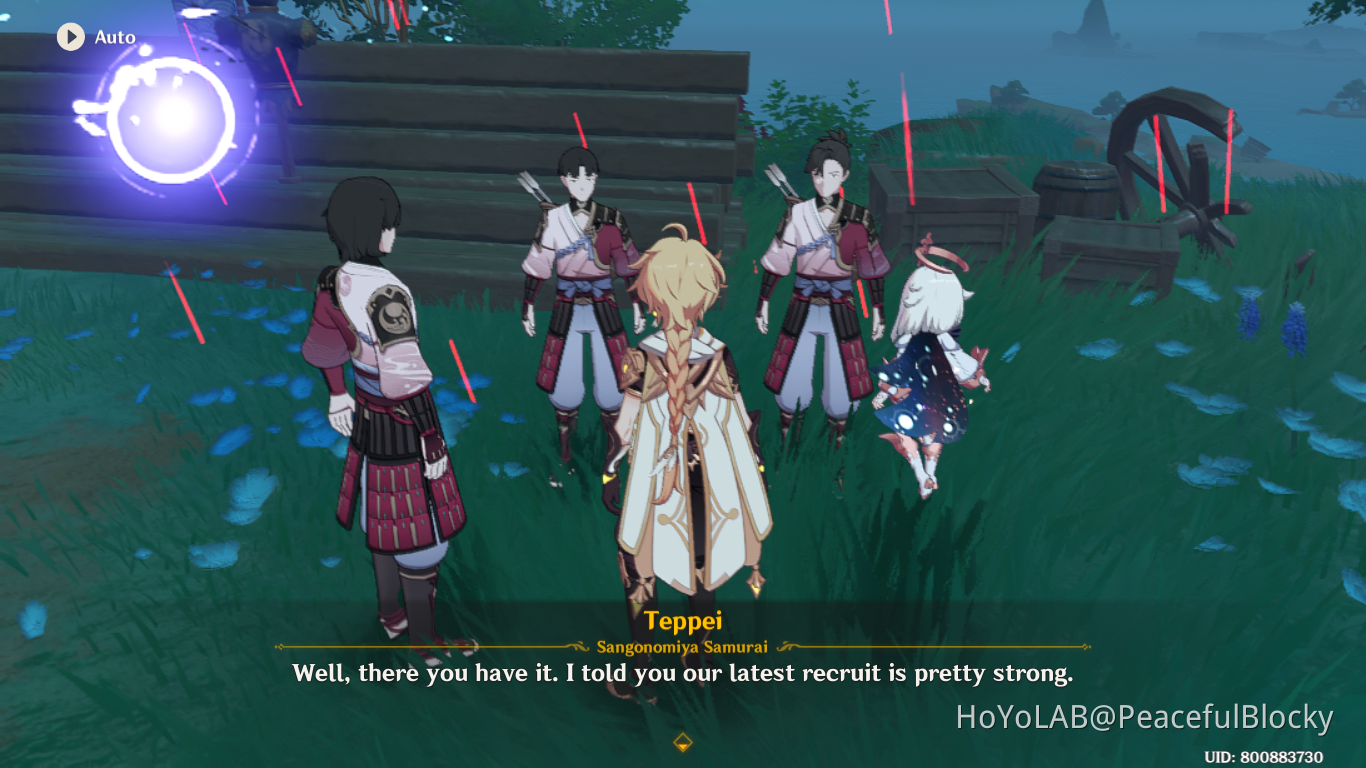
Task: Click the Sangonomiya Samurai title label
Action: (683, 645)
